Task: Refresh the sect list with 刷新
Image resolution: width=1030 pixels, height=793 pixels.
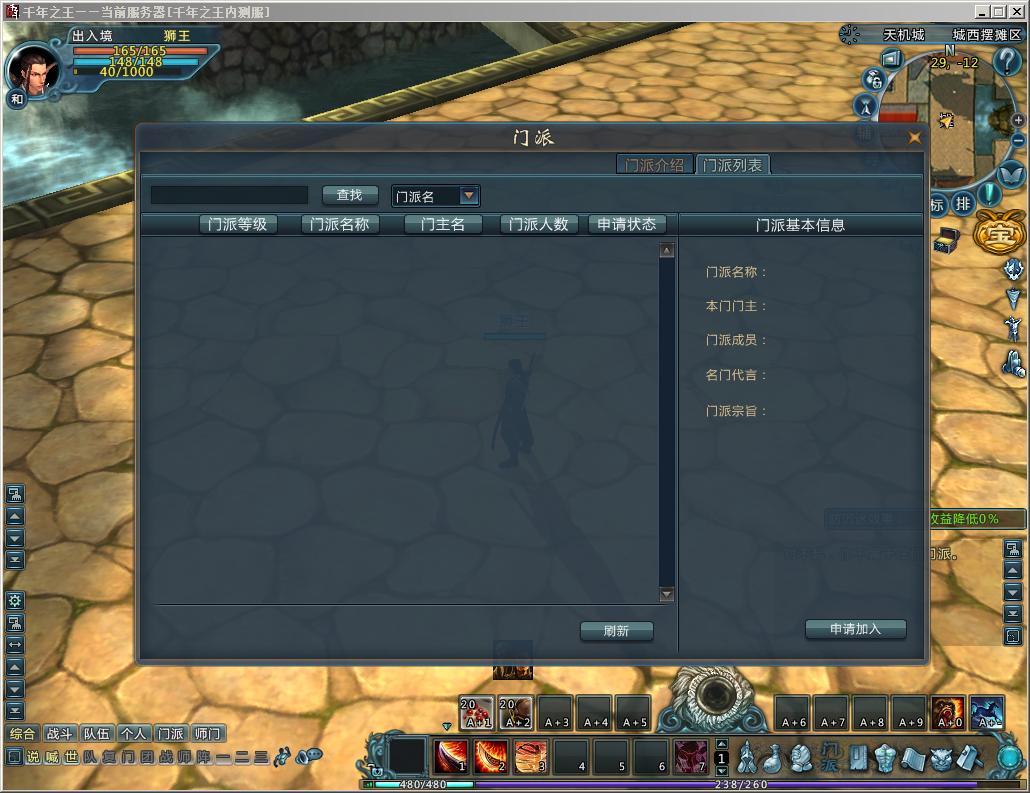Action: pyautogui.click(x=616, y=631)
